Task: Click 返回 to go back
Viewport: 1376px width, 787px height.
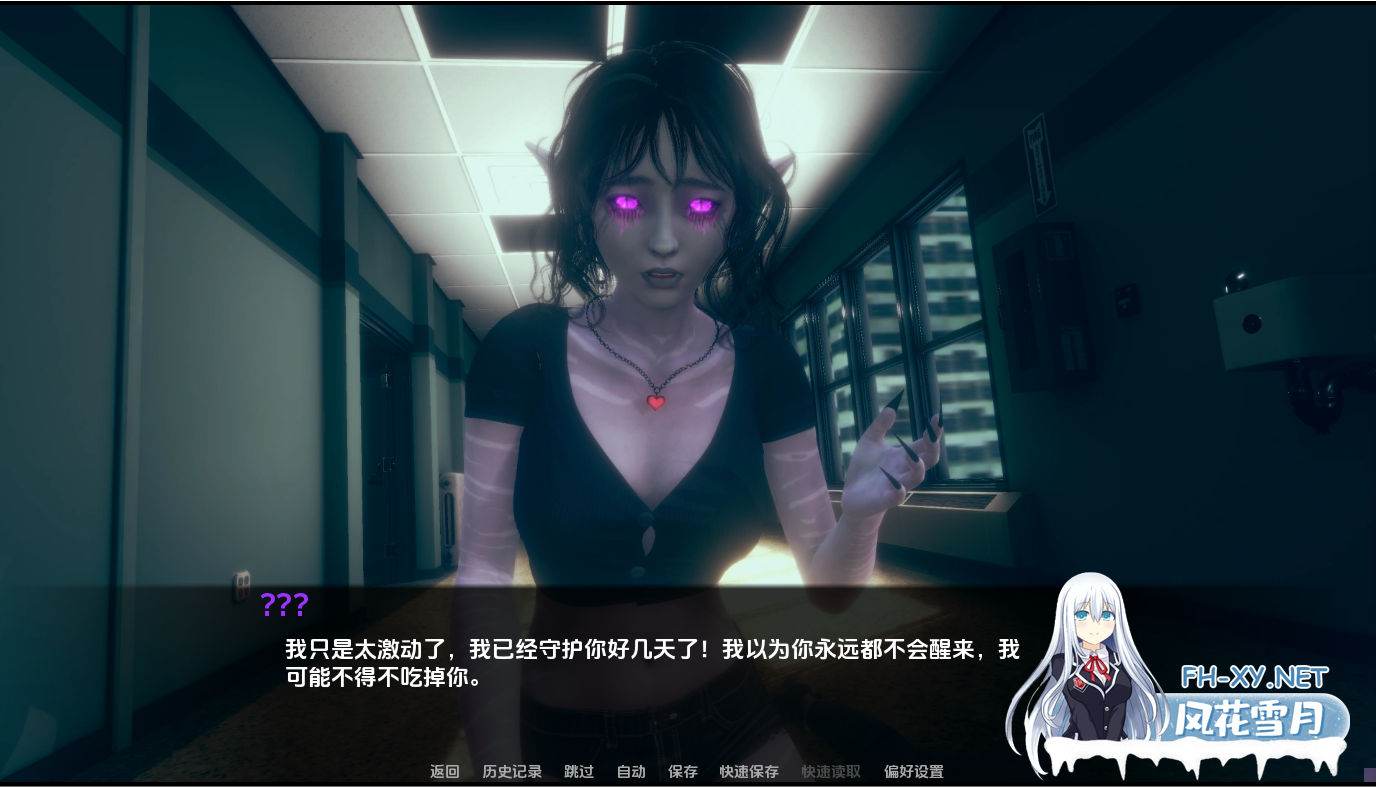Action: (443, 771)
